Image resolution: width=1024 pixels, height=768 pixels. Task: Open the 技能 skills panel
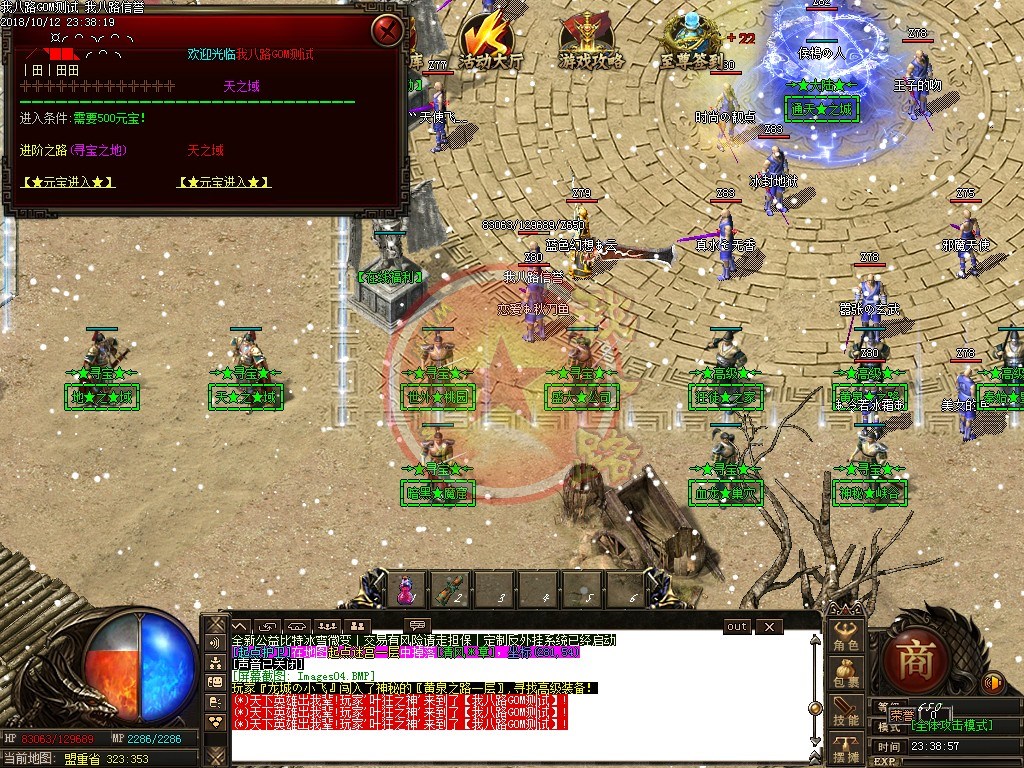(x=846, y=711)
